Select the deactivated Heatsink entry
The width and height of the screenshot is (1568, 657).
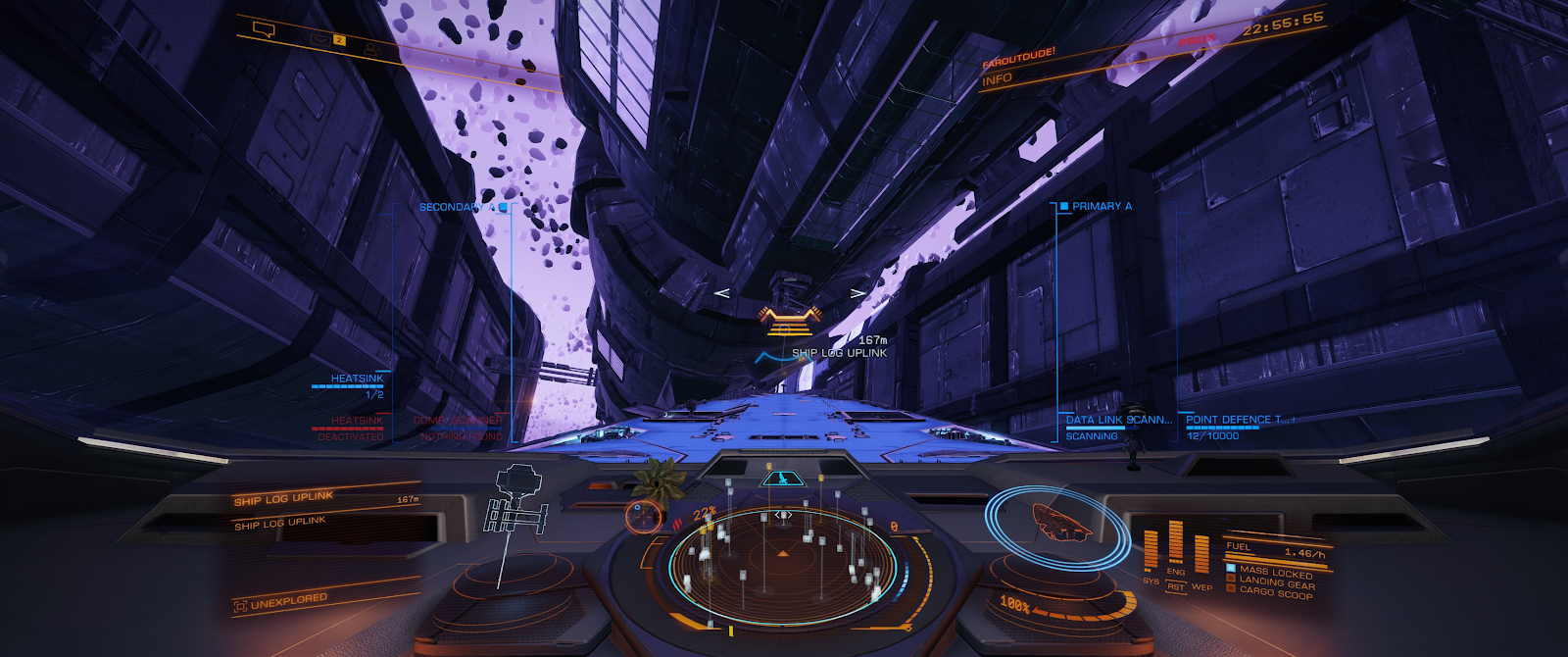pyautogui.click(x=357, y=422)
